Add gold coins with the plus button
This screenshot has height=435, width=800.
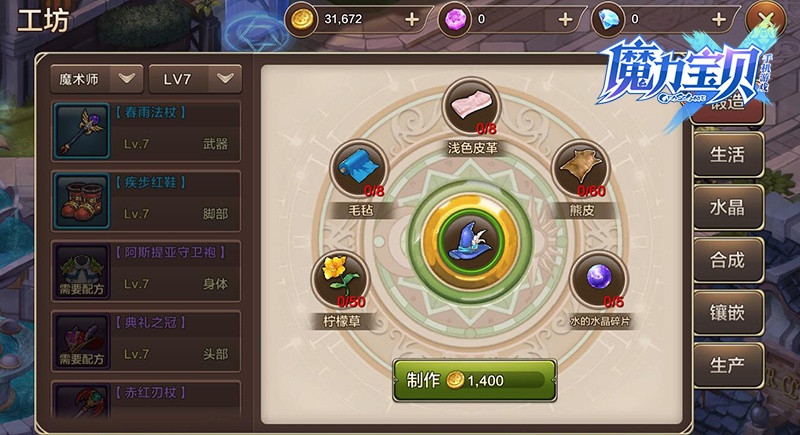pyautogui.click(x=412, y=18)
